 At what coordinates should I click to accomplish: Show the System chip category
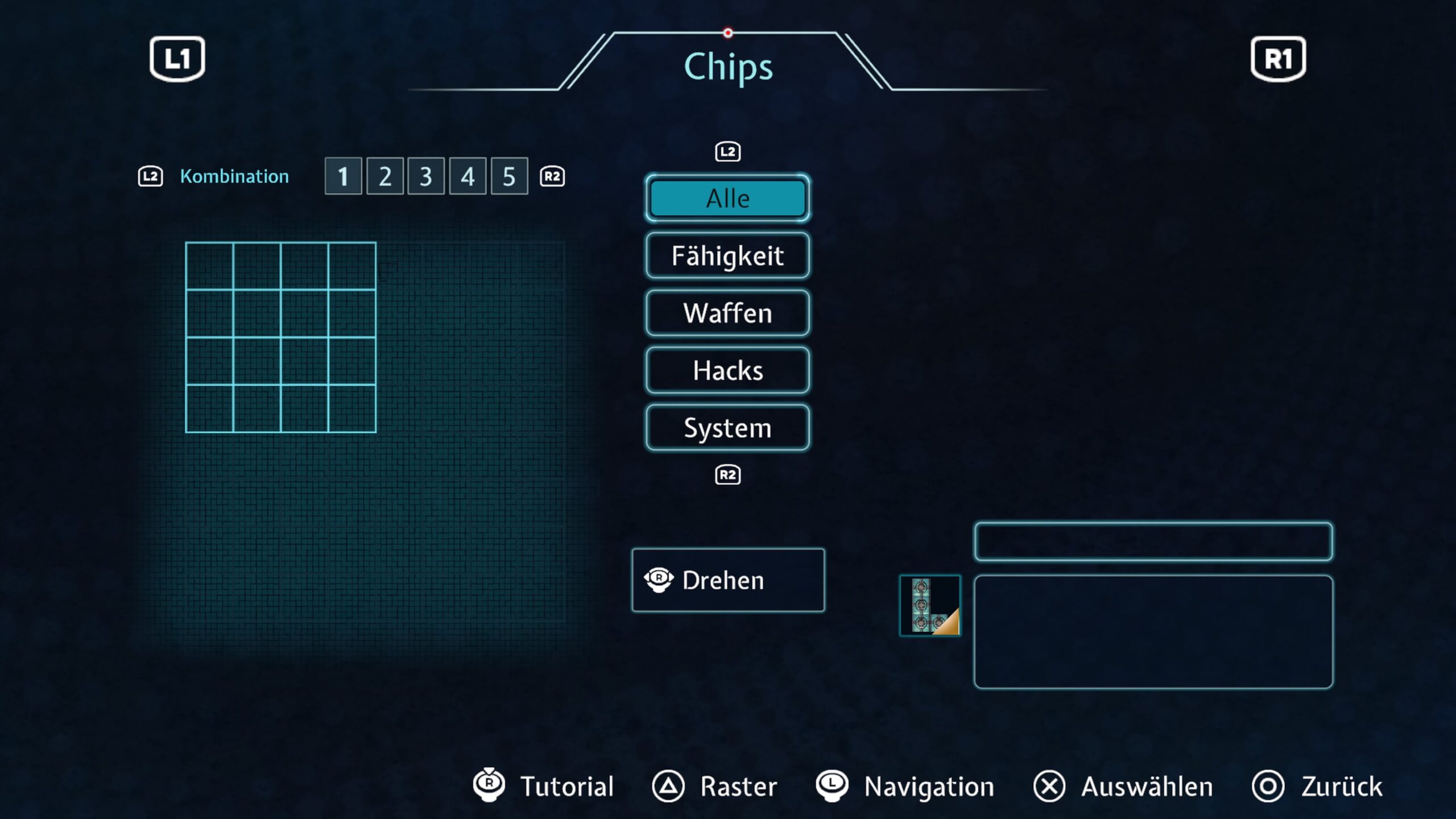tap(727, 428)
